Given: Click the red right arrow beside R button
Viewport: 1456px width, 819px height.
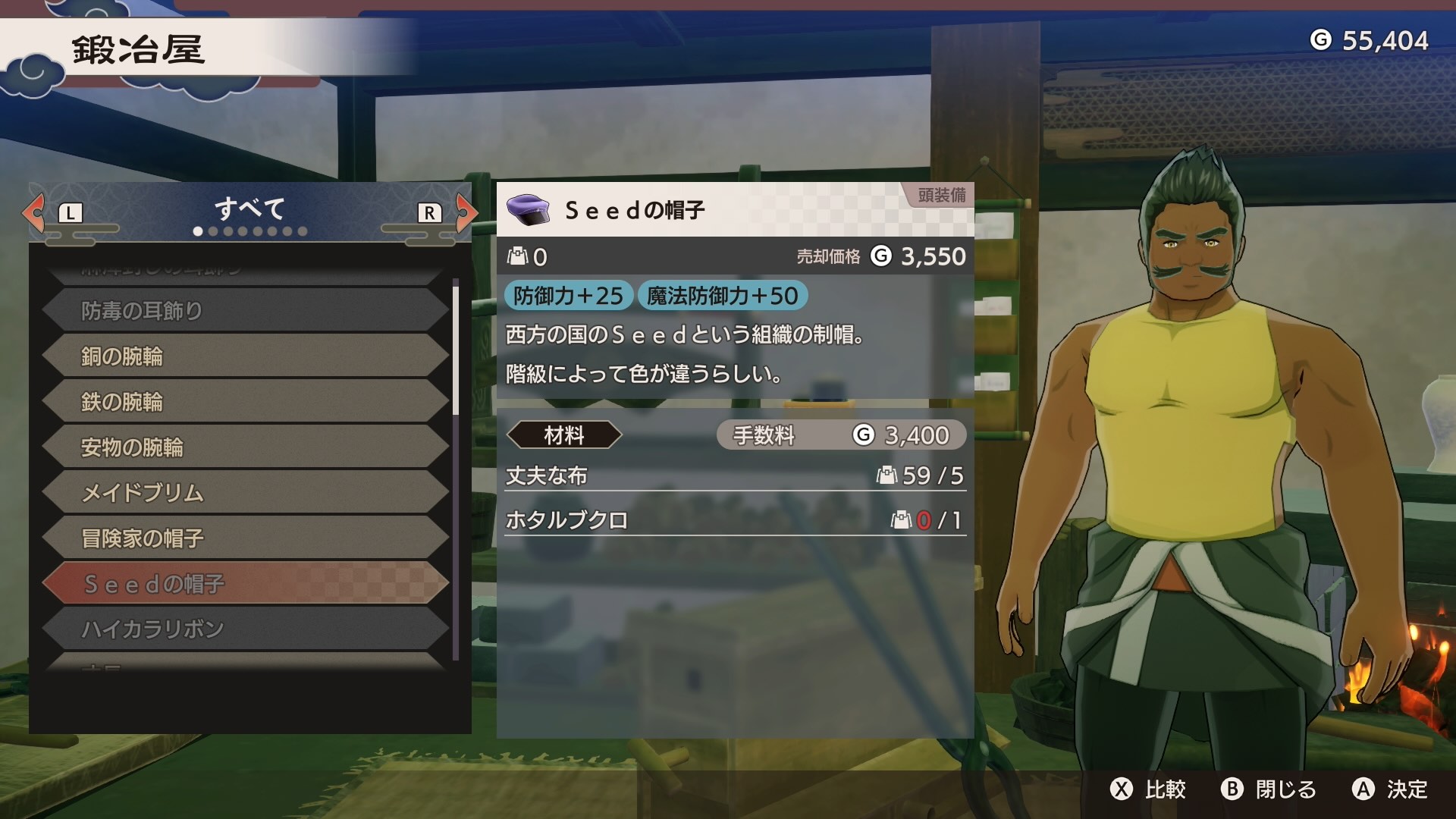Looking at the screenshot, I should (466, 213).
